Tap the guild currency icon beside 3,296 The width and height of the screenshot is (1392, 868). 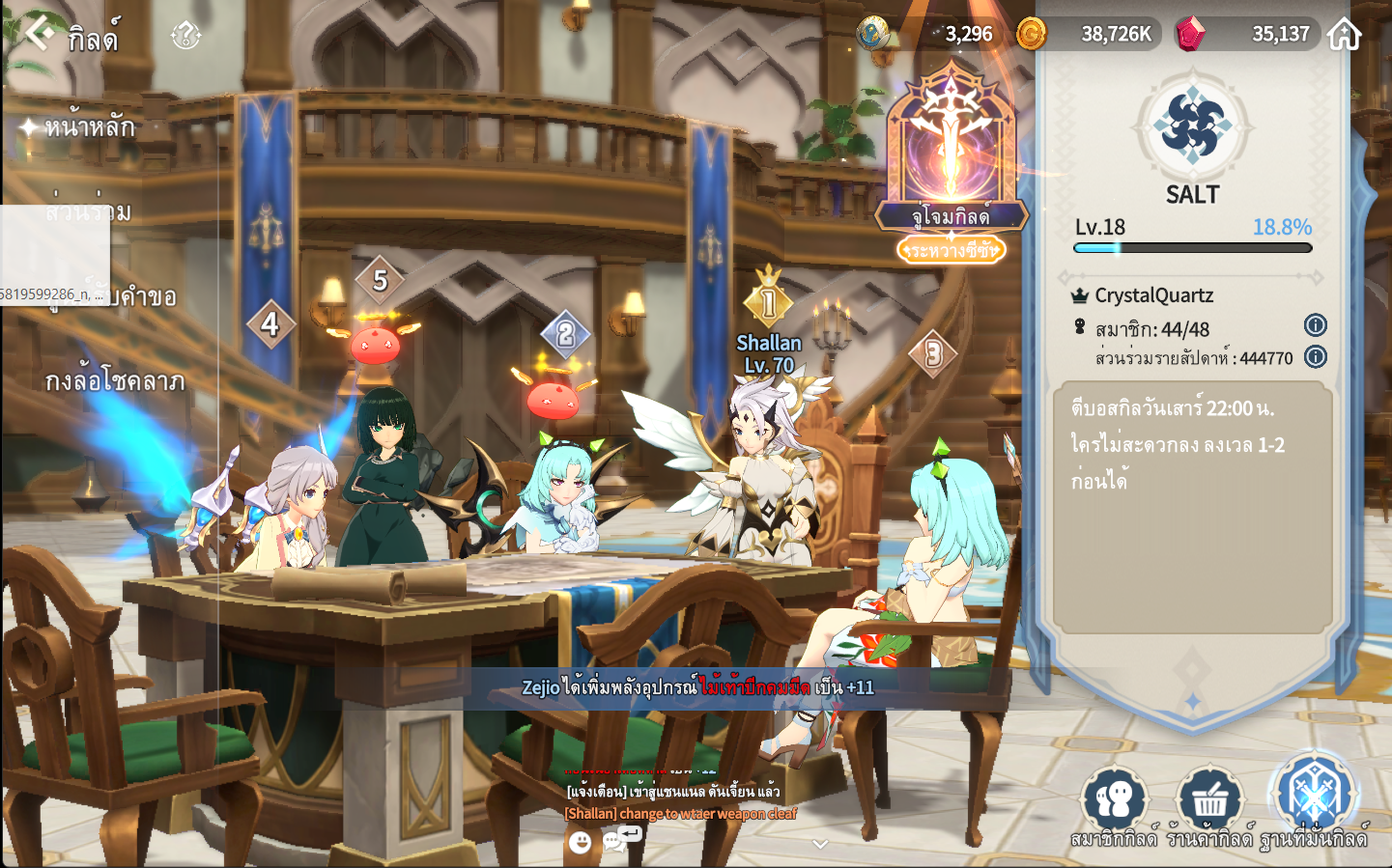pyautogui.click(x=872, y=34)
